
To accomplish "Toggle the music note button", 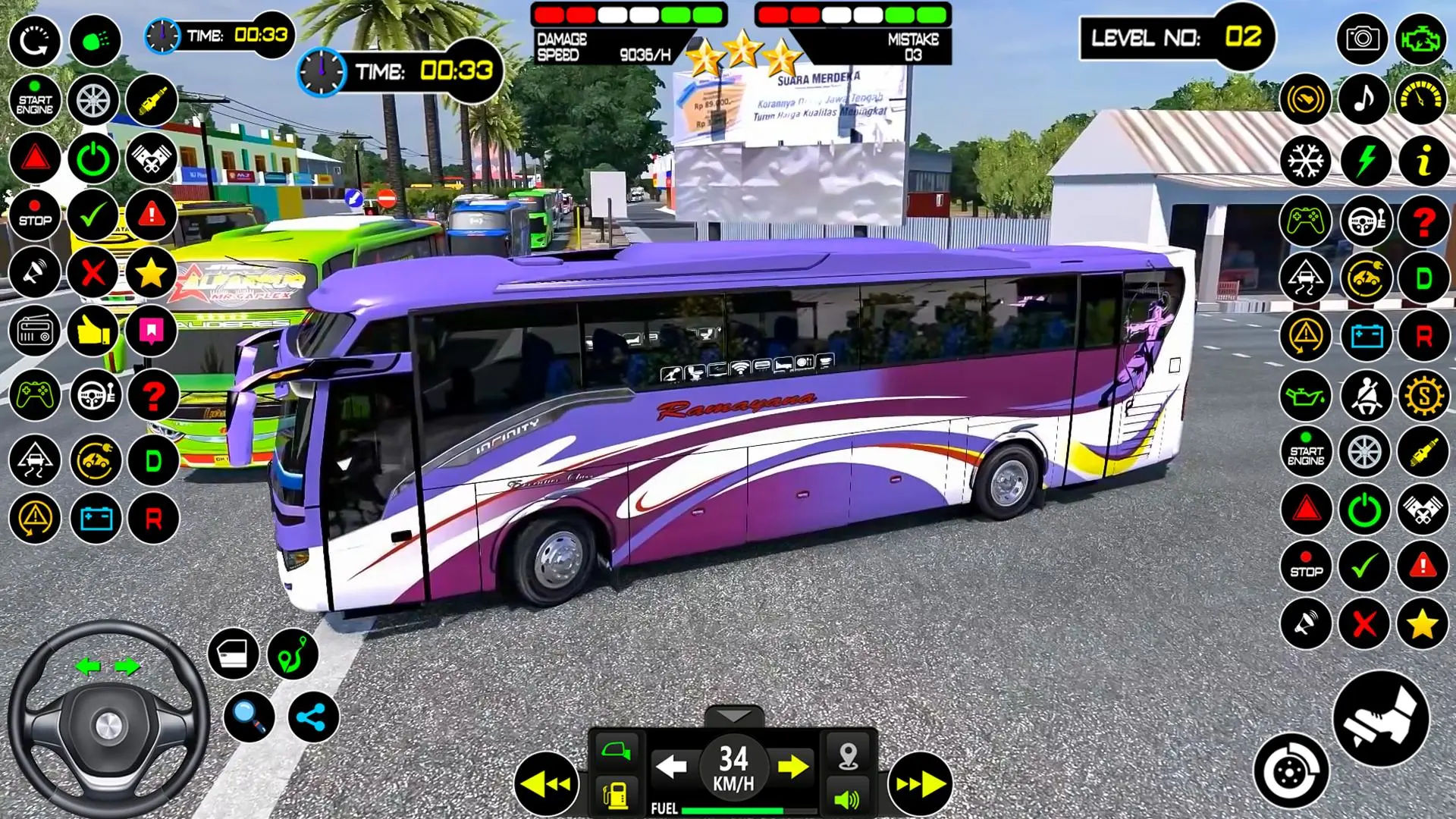I will pos(1364,99).
